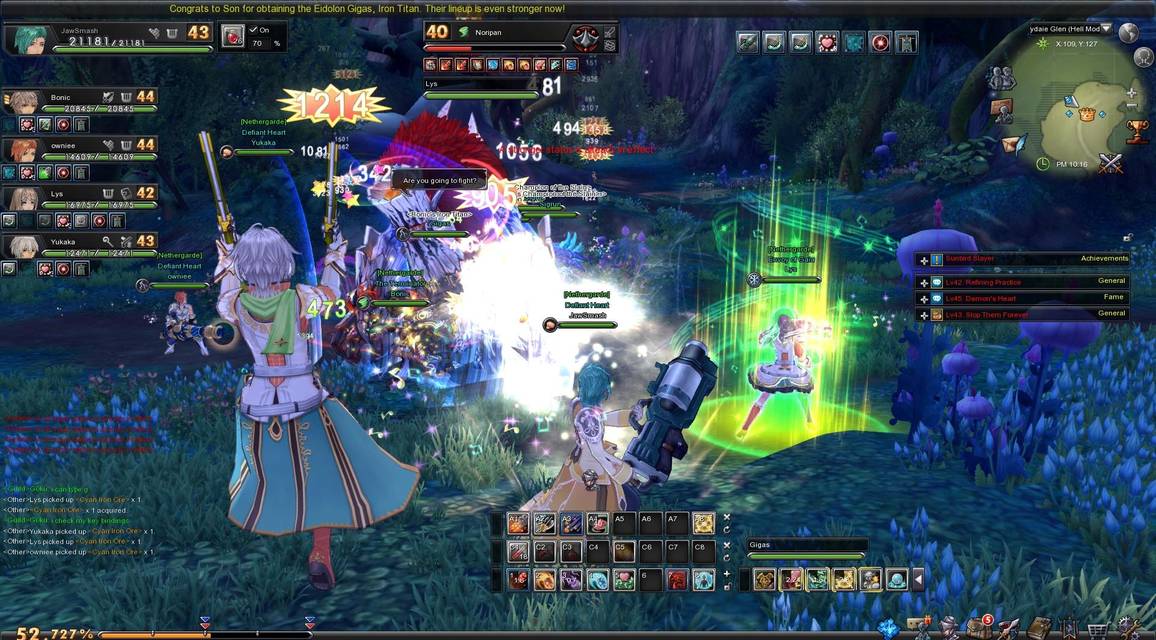Image resolution: width=1156 pixels, height=640 pixels.
Task: Select party member Yukaka's frame
Action: click(x=80, y=246)
